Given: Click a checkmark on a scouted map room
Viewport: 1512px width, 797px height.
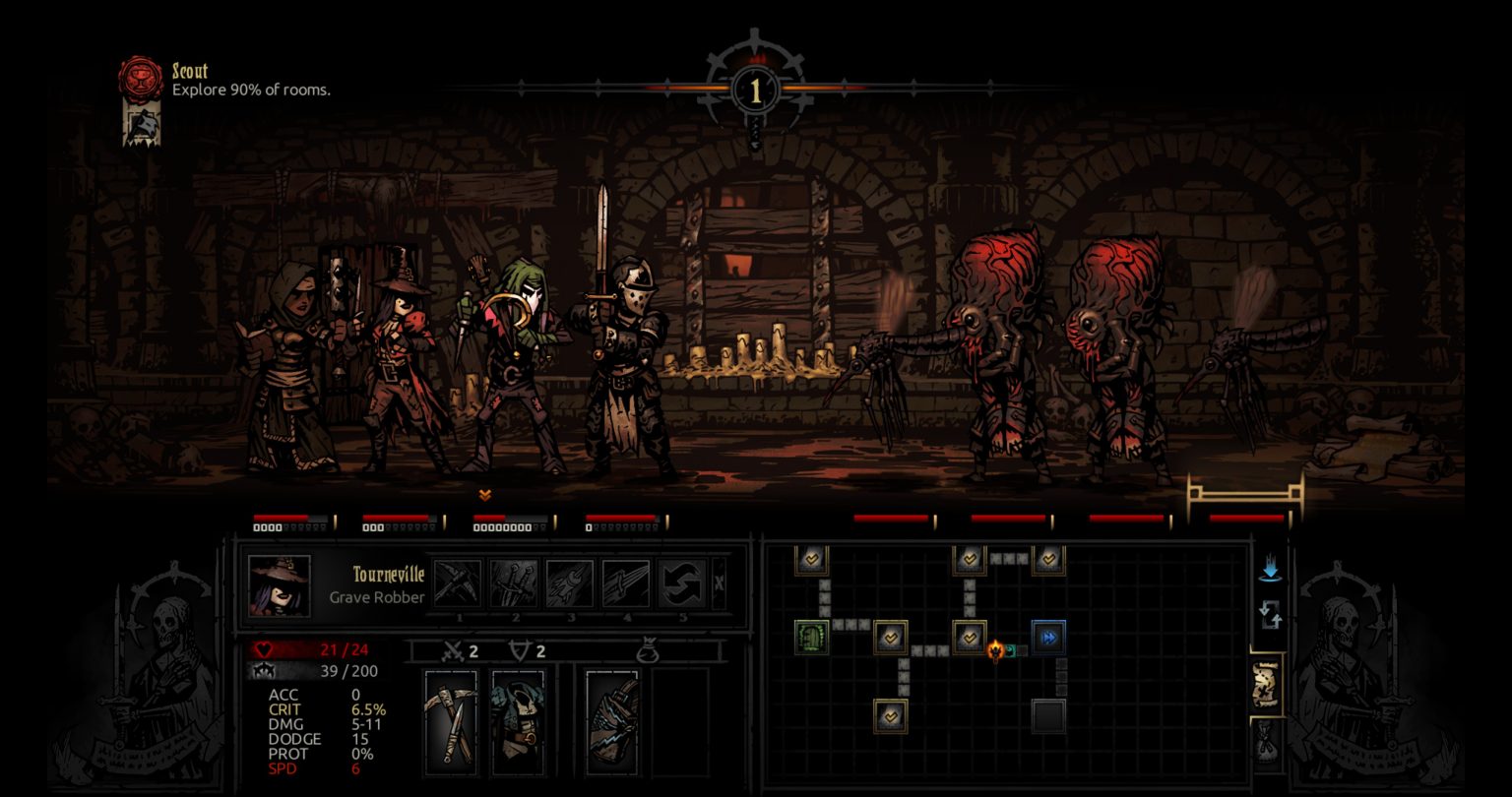Looking at the screenshot, I should 893,637.
